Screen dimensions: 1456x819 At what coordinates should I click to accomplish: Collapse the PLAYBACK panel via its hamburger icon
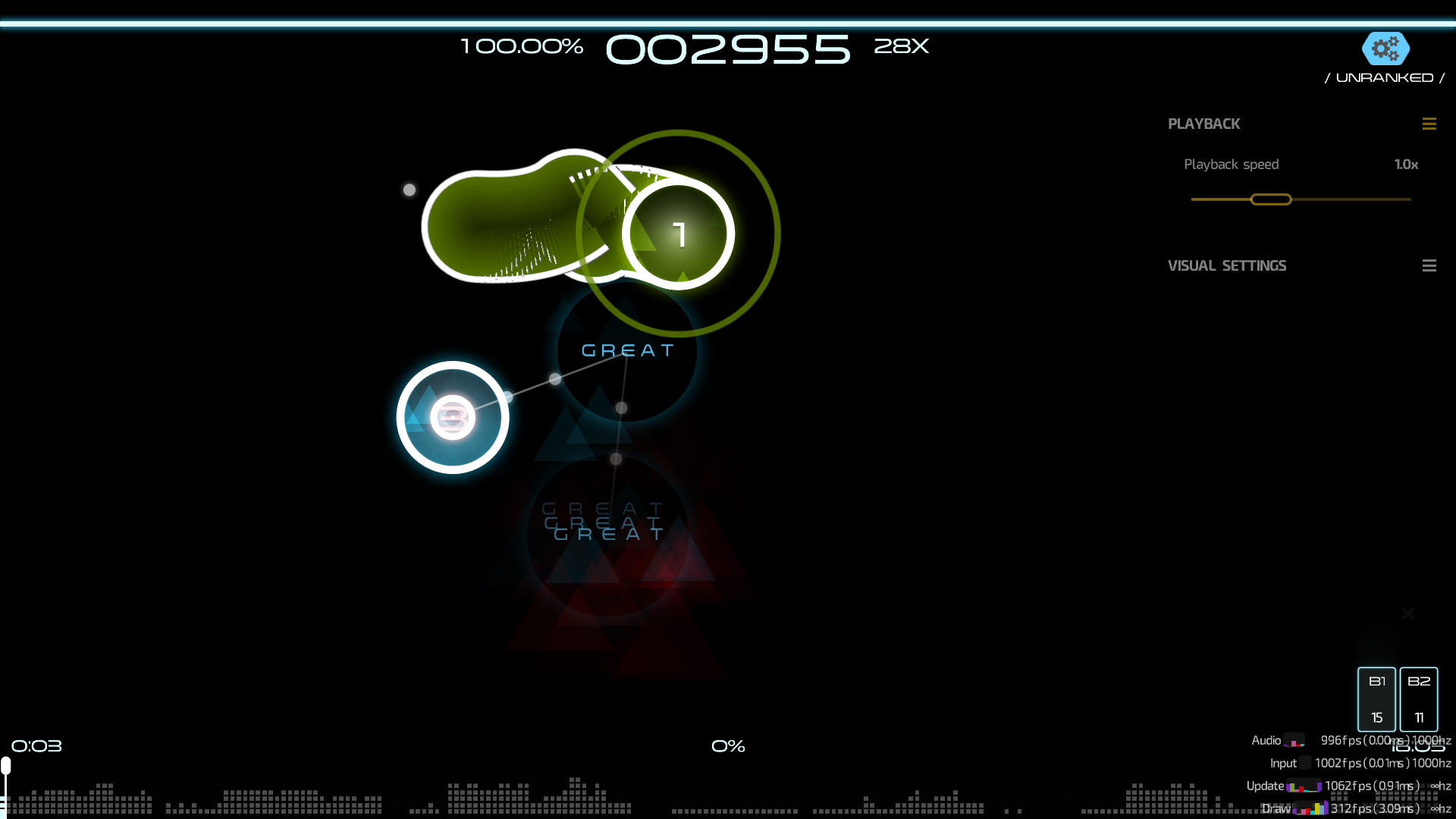[1430, 124]
